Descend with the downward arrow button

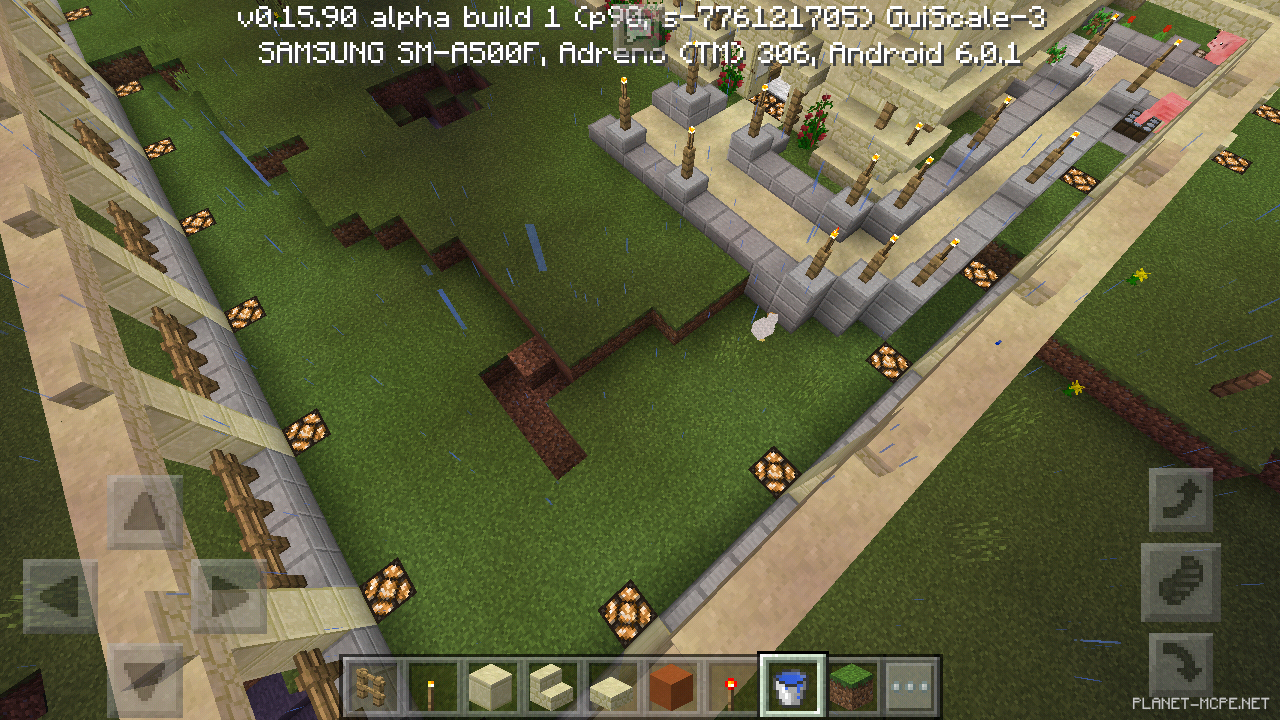click(1180, 664)
